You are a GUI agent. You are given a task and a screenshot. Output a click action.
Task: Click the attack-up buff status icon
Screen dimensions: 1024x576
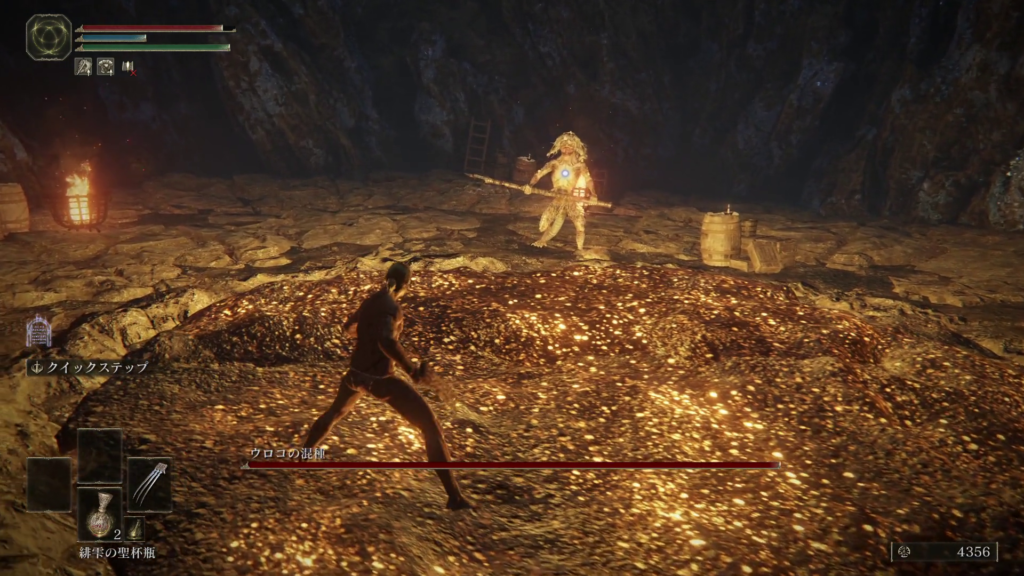83,67
